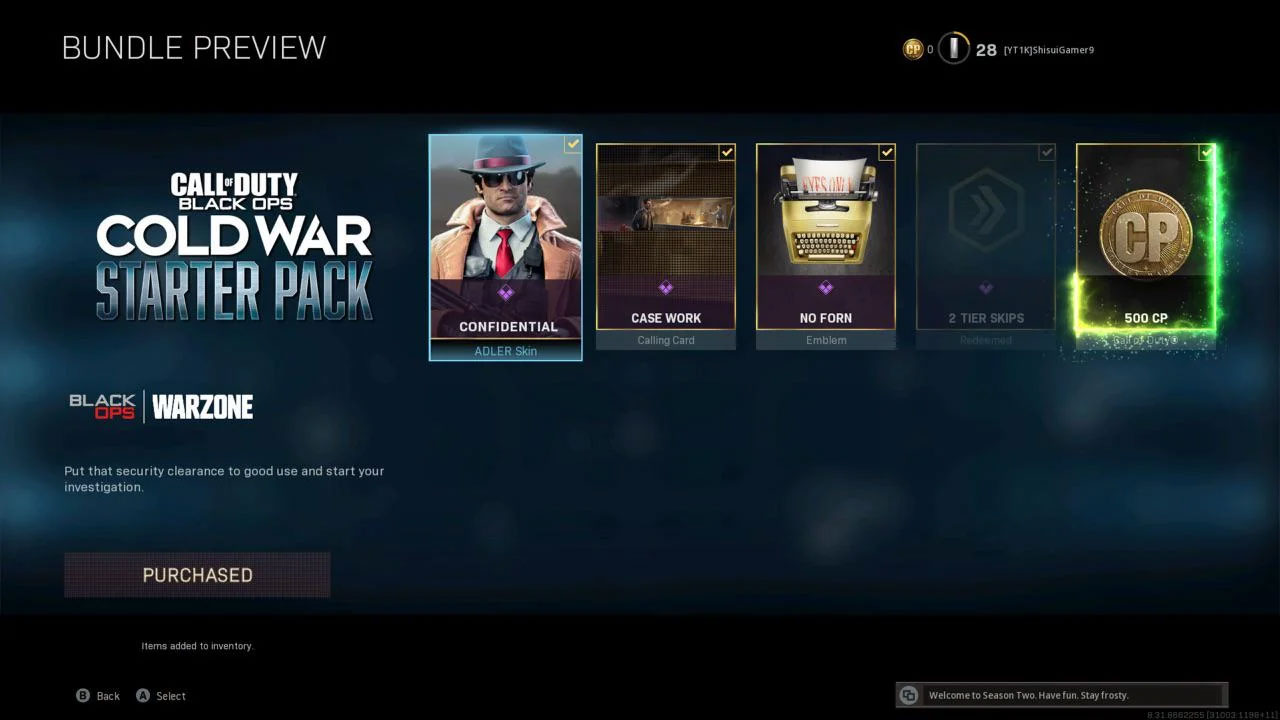The width and height of the screenshot is (1280, 720).
Task: Select the CP currency coin icon in top bar
Action: click(x=914, y=48)
